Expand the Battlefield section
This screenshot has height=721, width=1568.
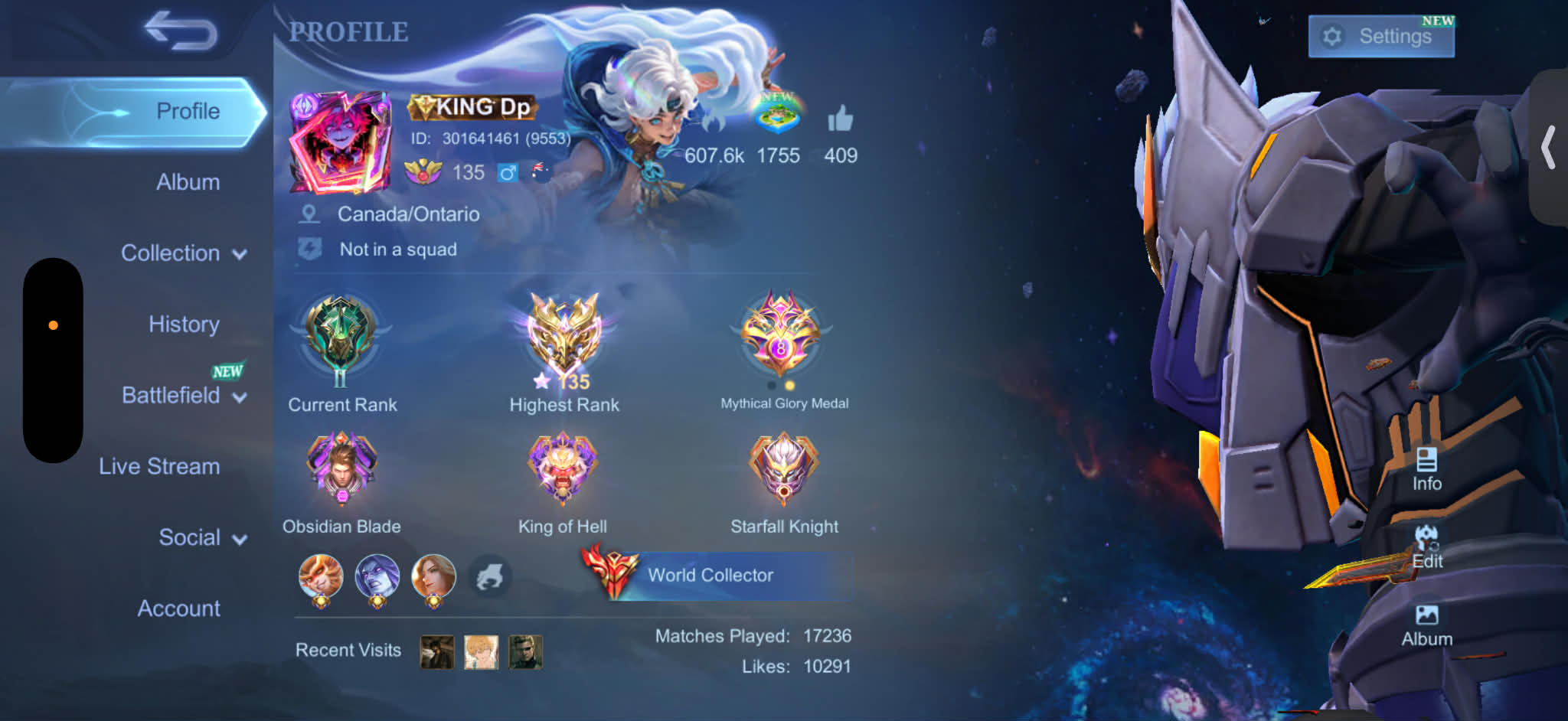[183, 396]
